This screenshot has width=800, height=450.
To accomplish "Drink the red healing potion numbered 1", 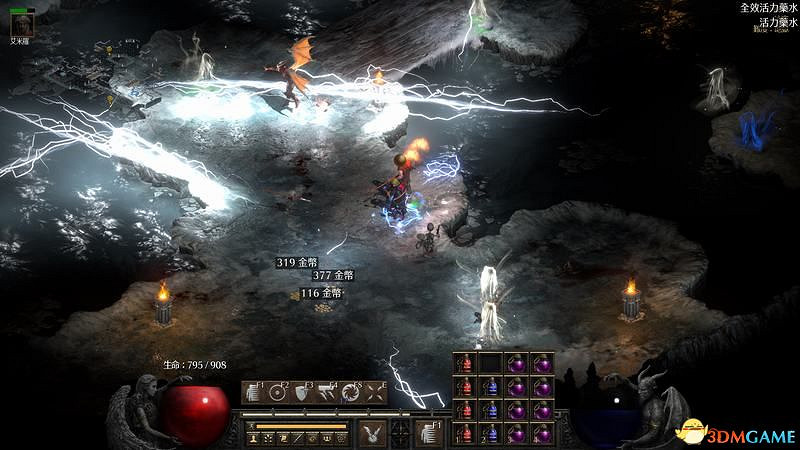I will coord(465,434).
